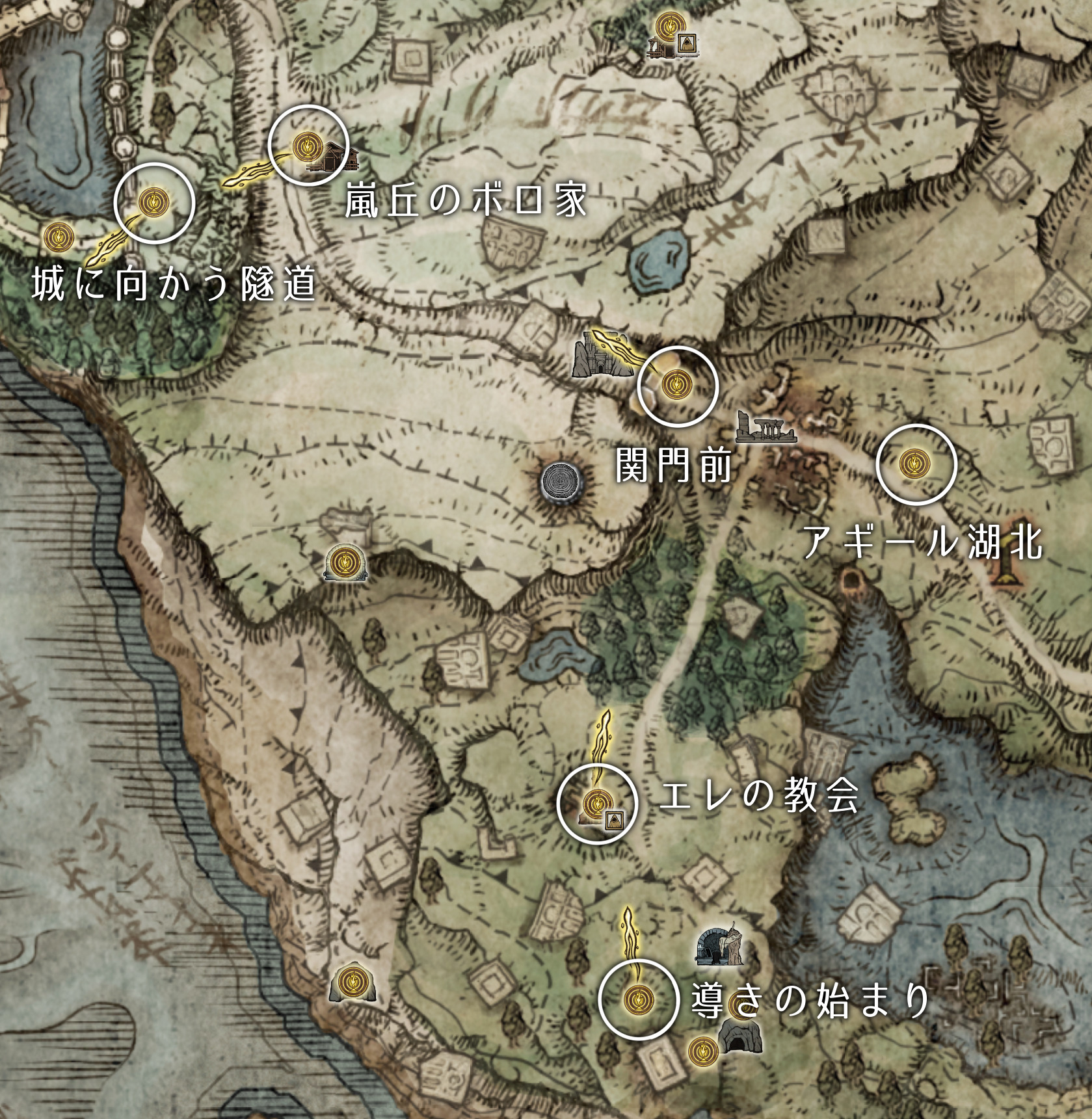Pick the エレの教会 grace marker
1092x1119 pixels.
594,803
